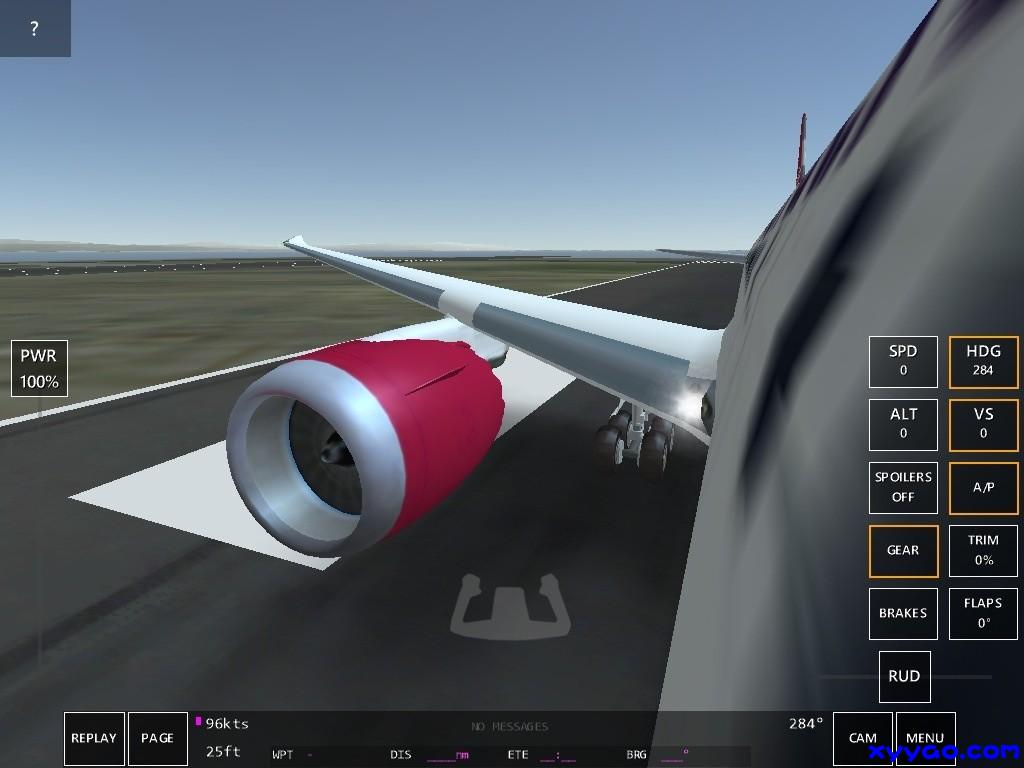Set autopilot SPD speed
1024x768 pixels.
pos(903,361)
